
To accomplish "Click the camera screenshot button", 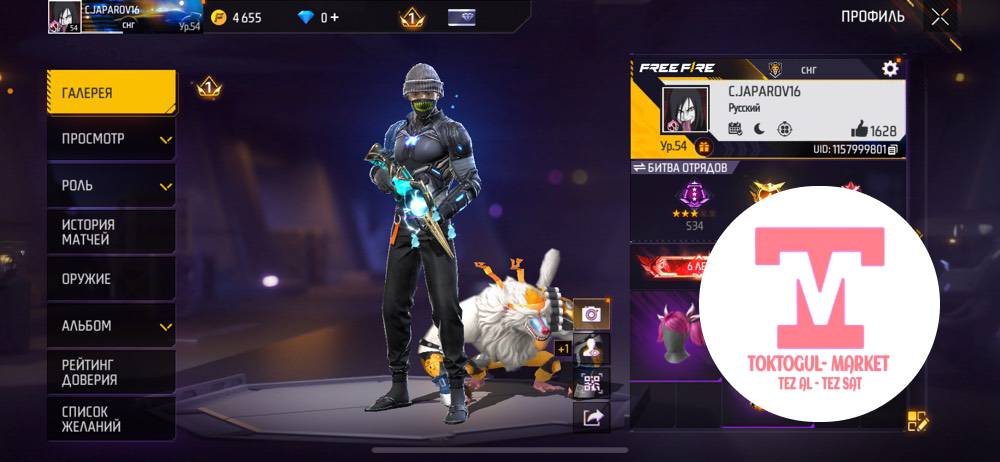I will pos(591,314).
